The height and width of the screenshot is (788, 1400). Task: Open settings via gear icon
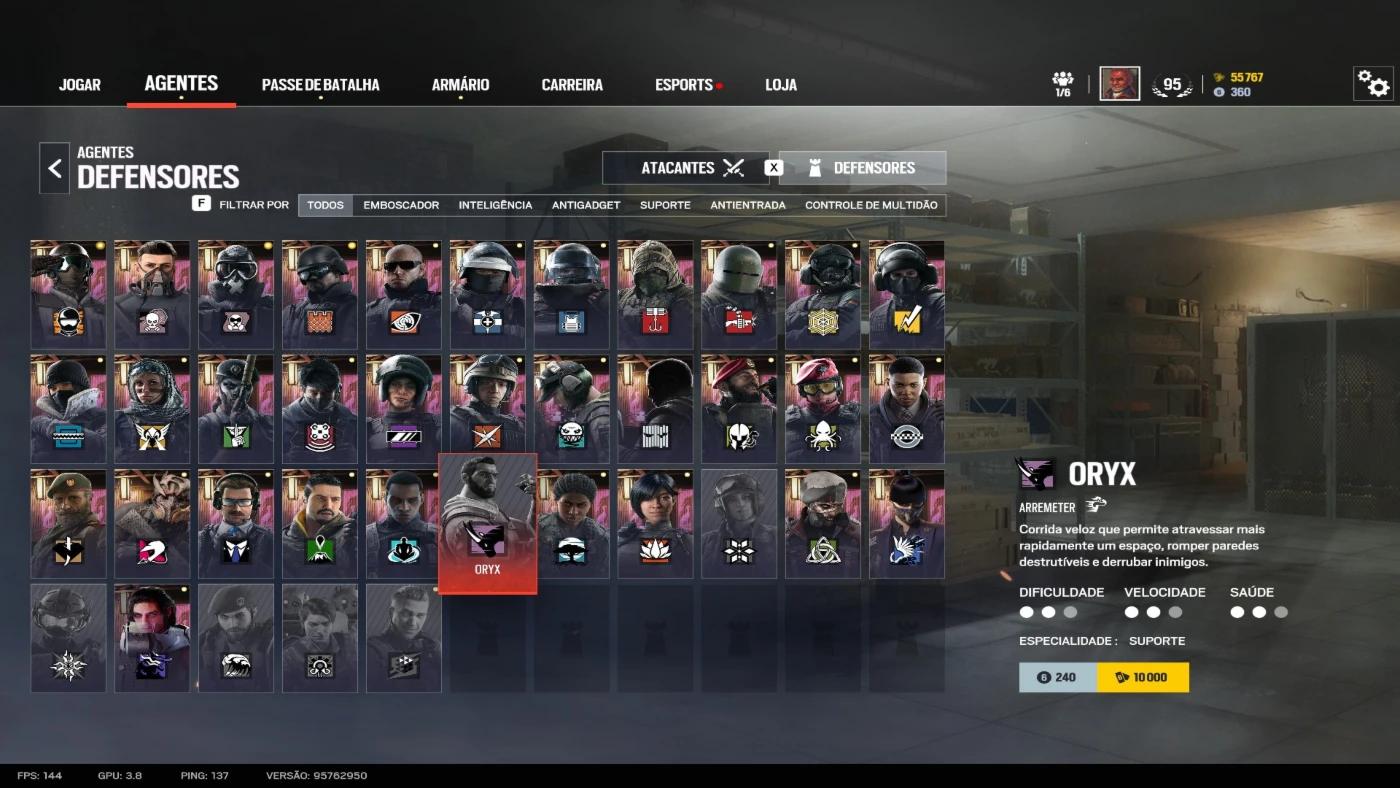1373,84
